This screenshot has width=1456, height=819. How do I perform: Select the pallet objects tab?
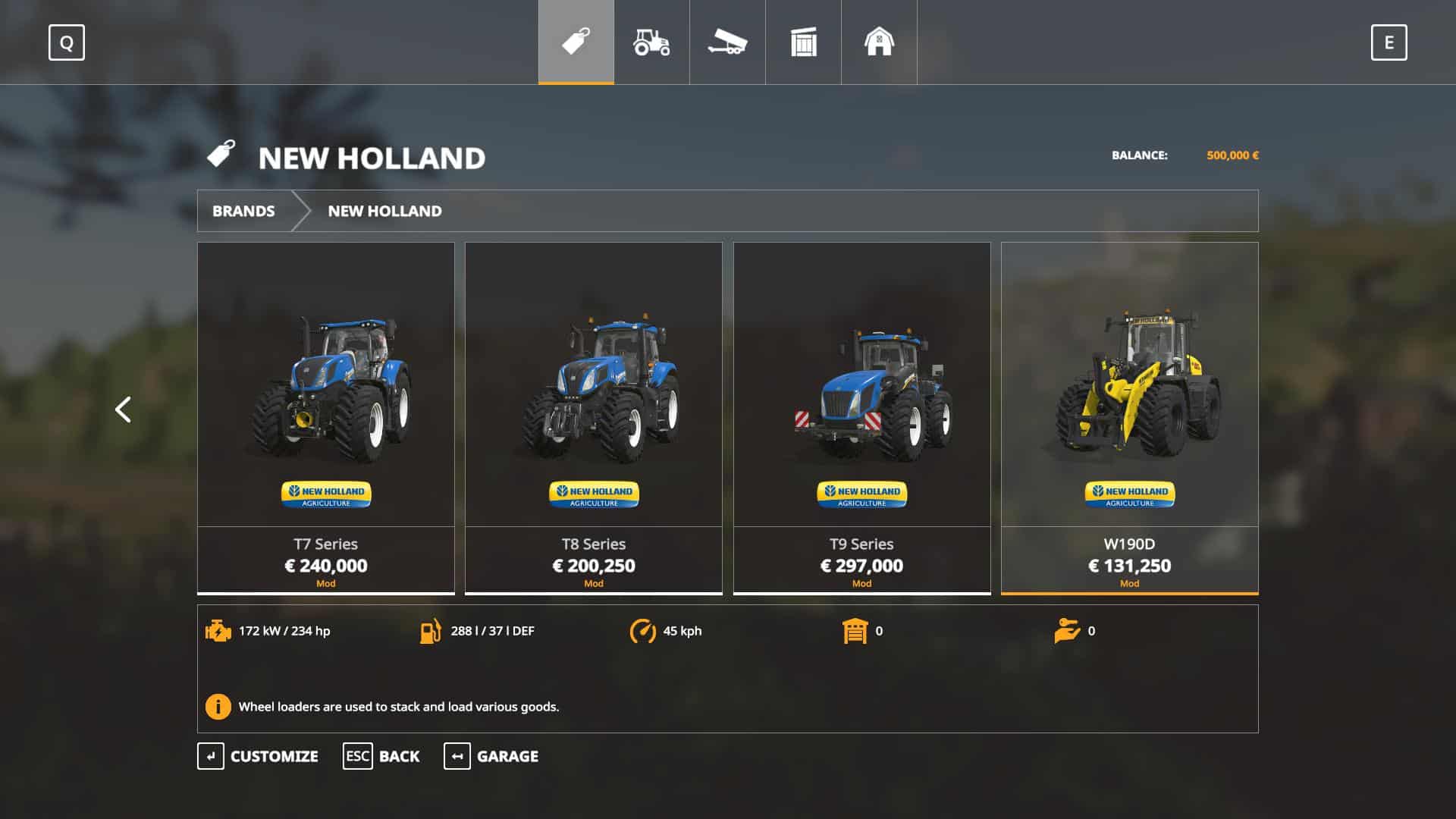[x=803, y=42]
